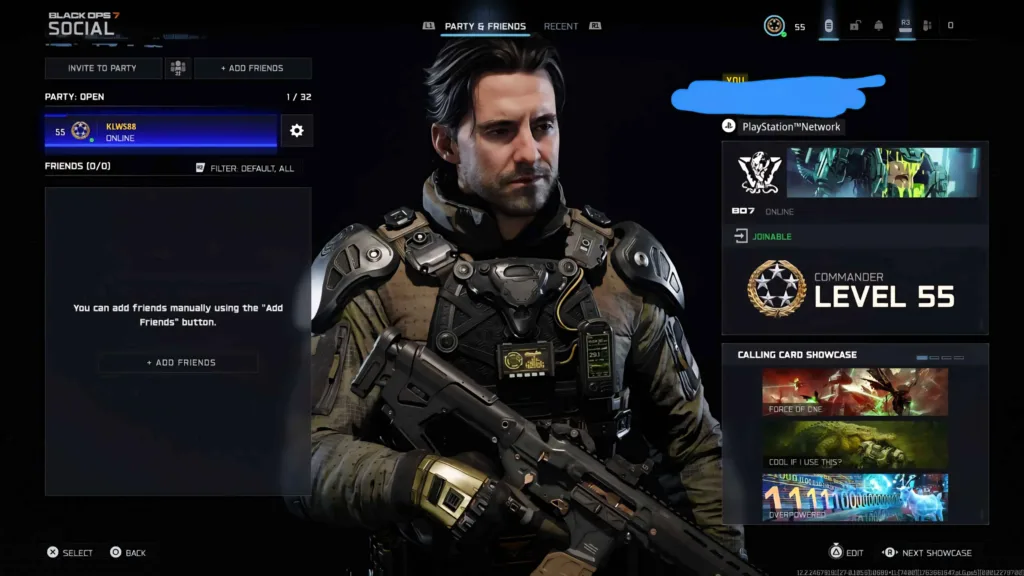
Task: Click the Joinable status entry
Action: click(x=770, y=237)
